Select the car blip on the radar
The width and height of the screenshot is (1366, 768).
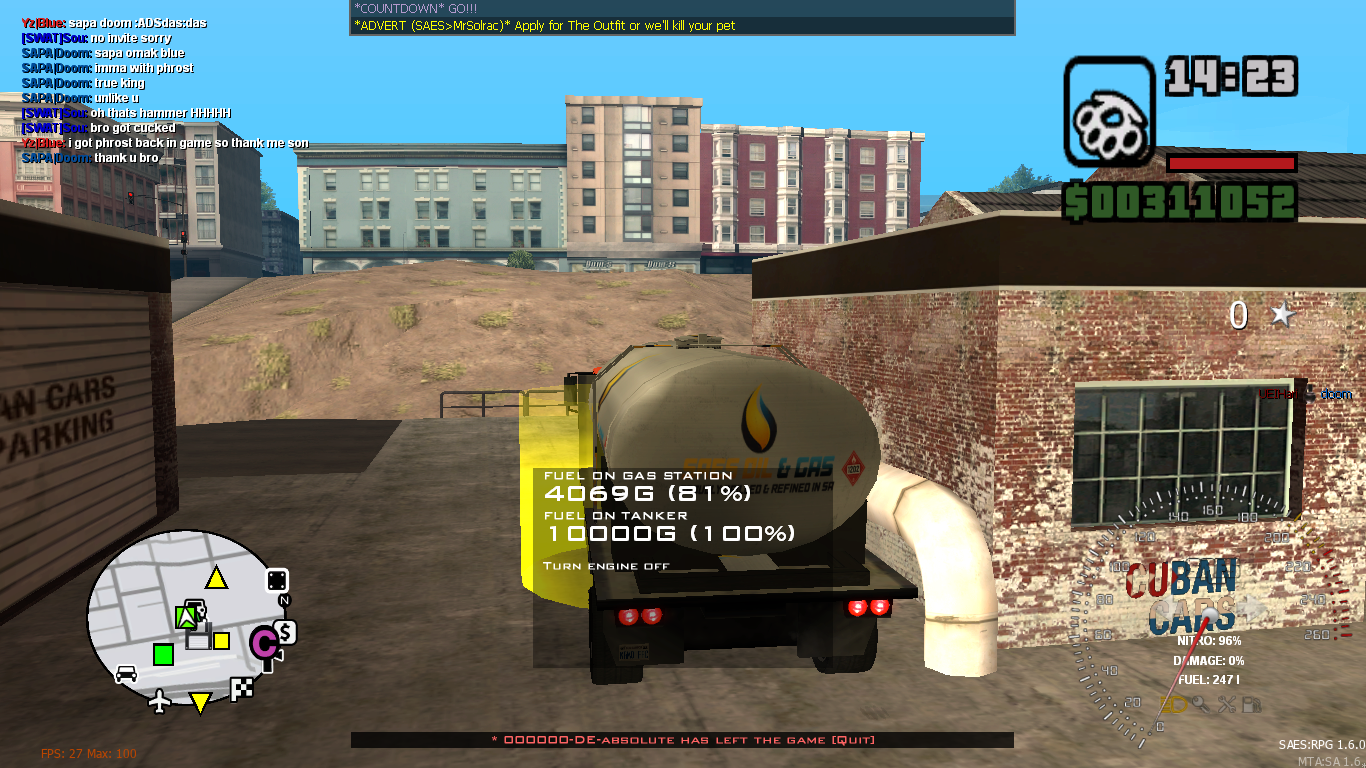click(x=125, y=672)
